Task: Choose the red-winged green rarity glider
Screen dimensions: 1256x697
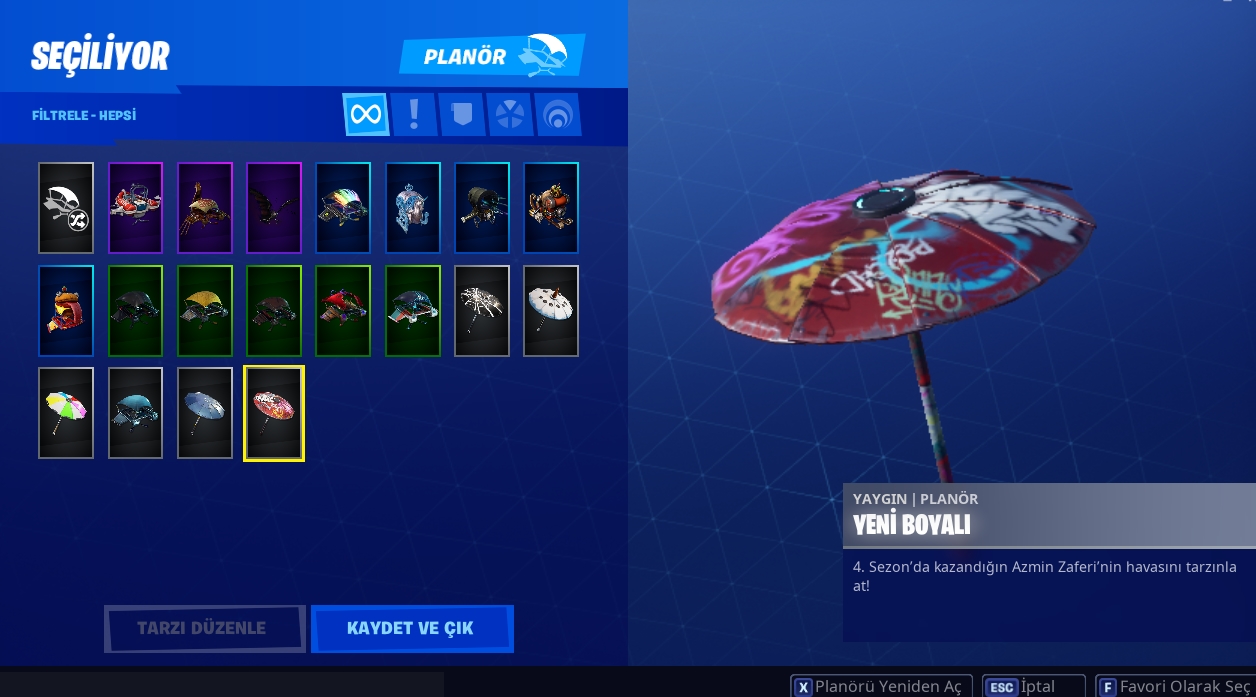Action: click(x=343, y=311)
